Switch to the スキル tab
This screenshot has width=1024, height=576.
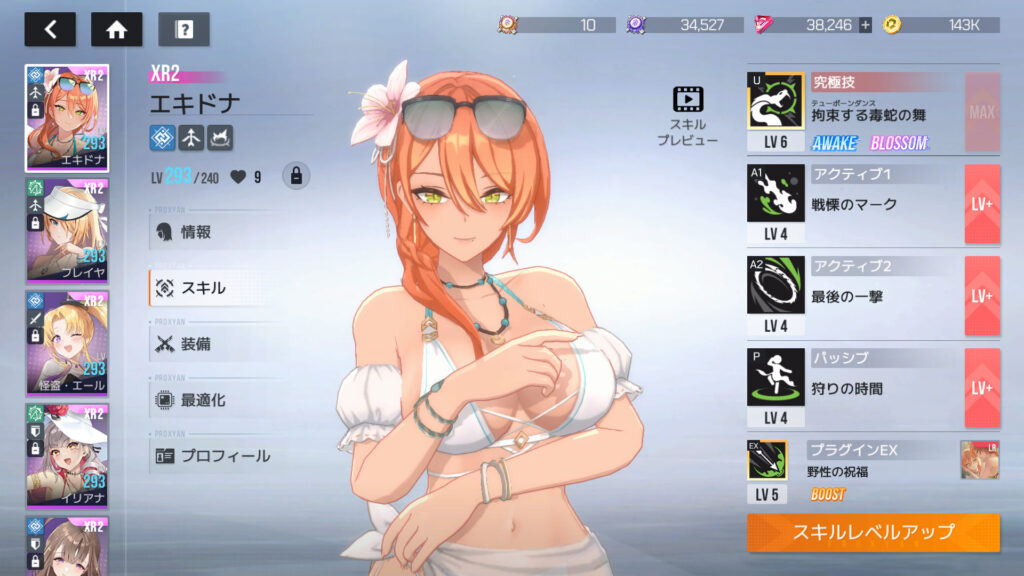tap(202, 288)
